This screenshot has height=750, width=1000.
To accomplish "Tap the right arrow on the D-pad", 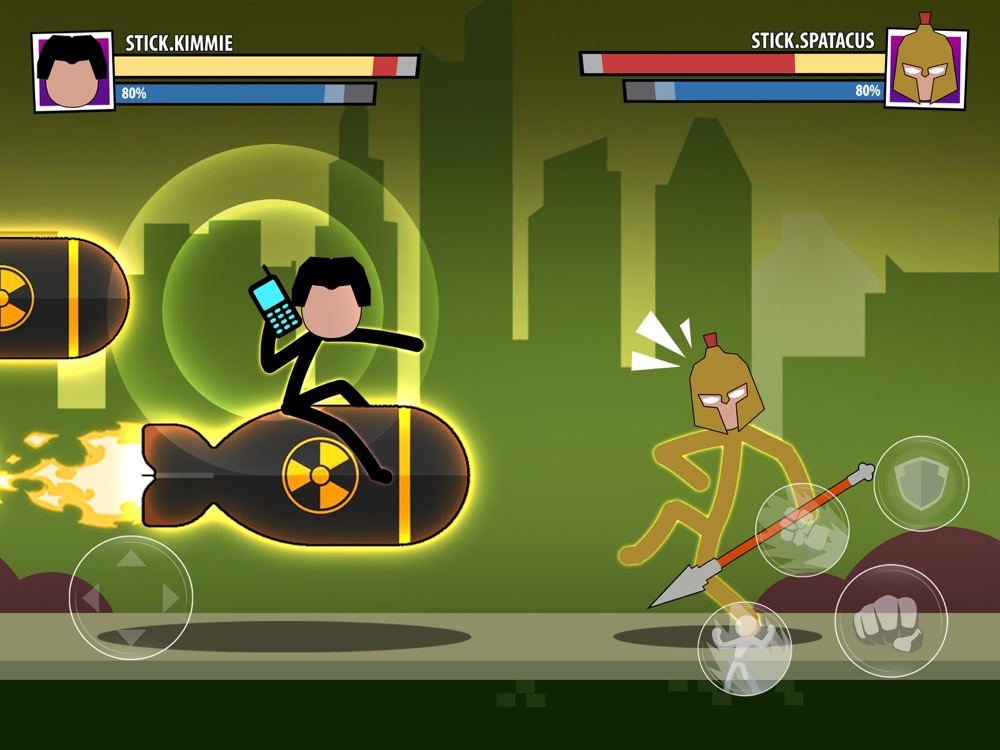I will [x=171, y=598].
